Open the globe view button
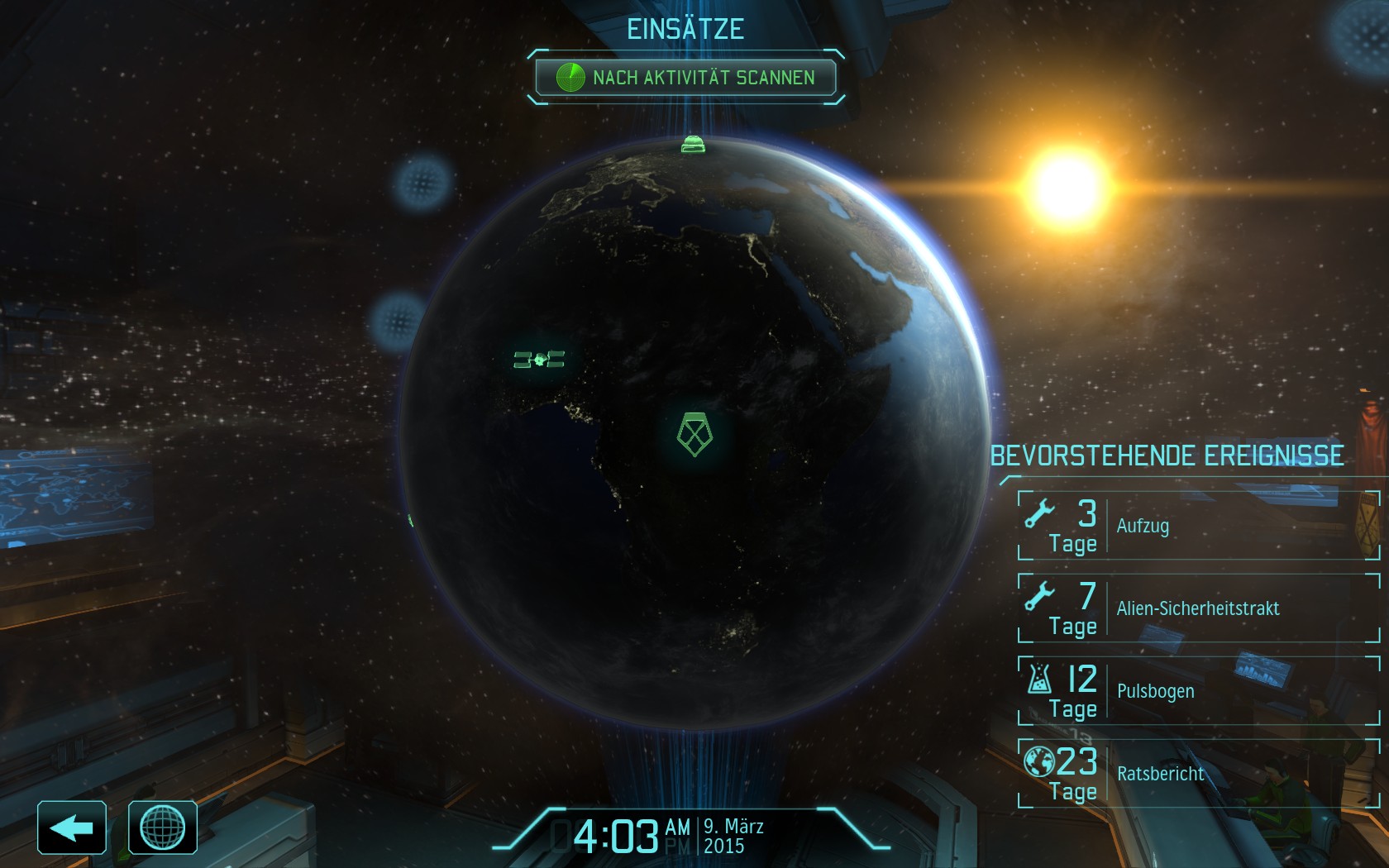 click(163, 827)
